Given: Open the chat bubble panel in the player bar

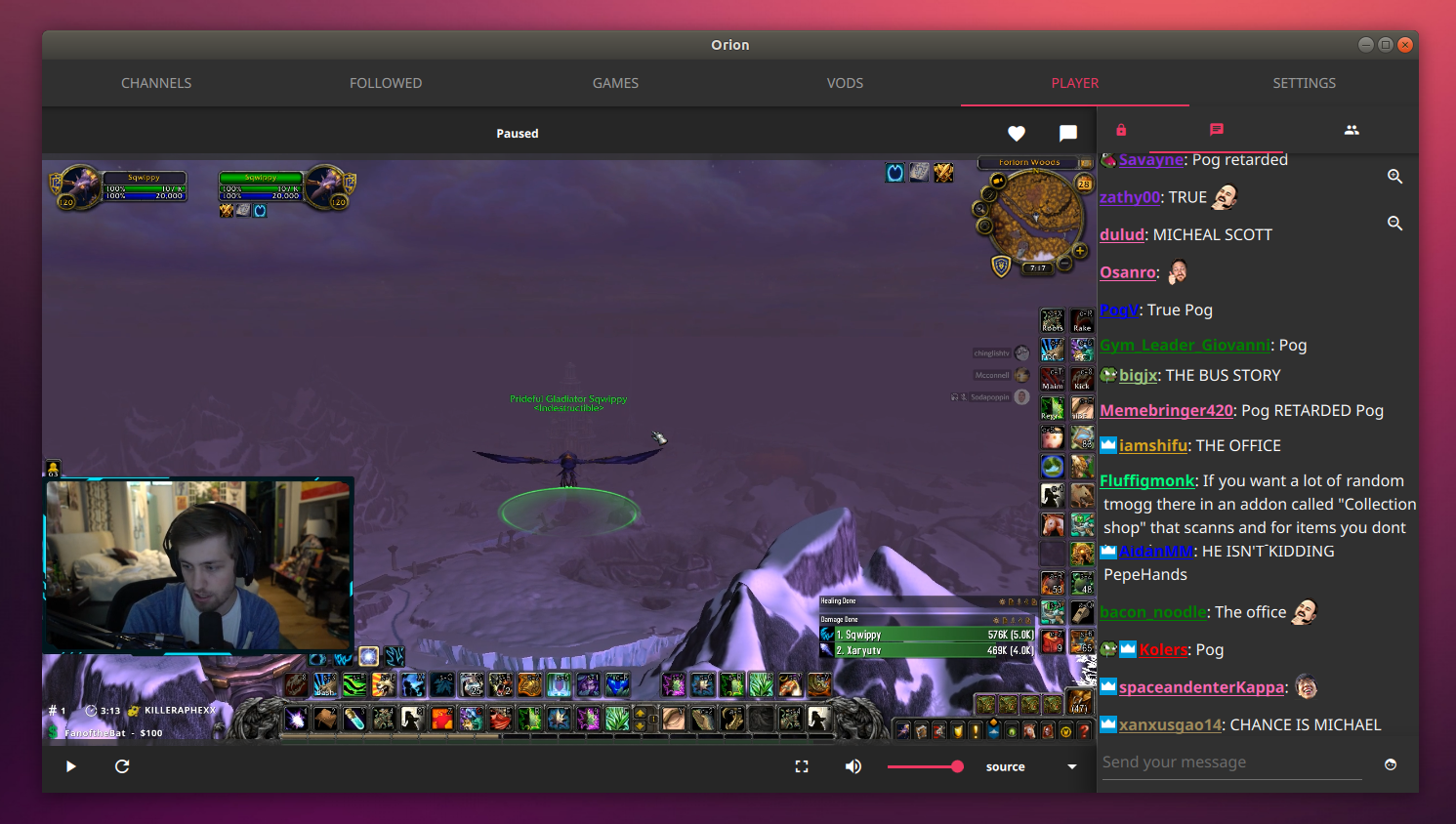Looking at the screenshot, I should coord(1066,133).
